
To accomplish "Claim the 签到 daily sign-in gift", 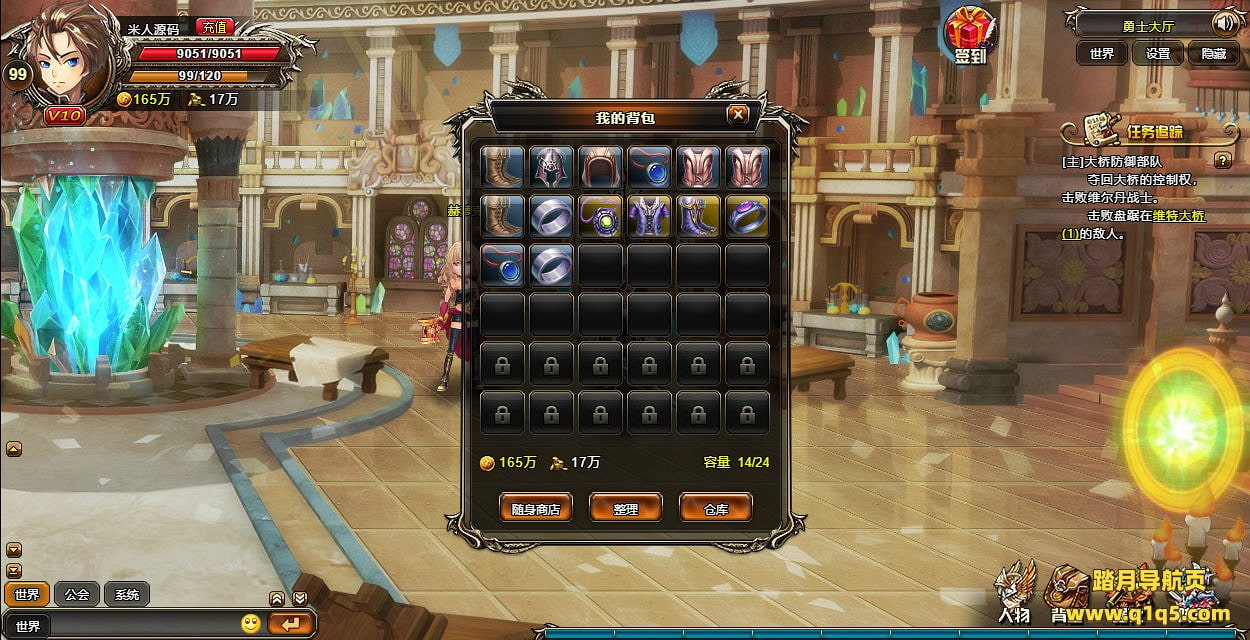I will click(x=969, y=36).
